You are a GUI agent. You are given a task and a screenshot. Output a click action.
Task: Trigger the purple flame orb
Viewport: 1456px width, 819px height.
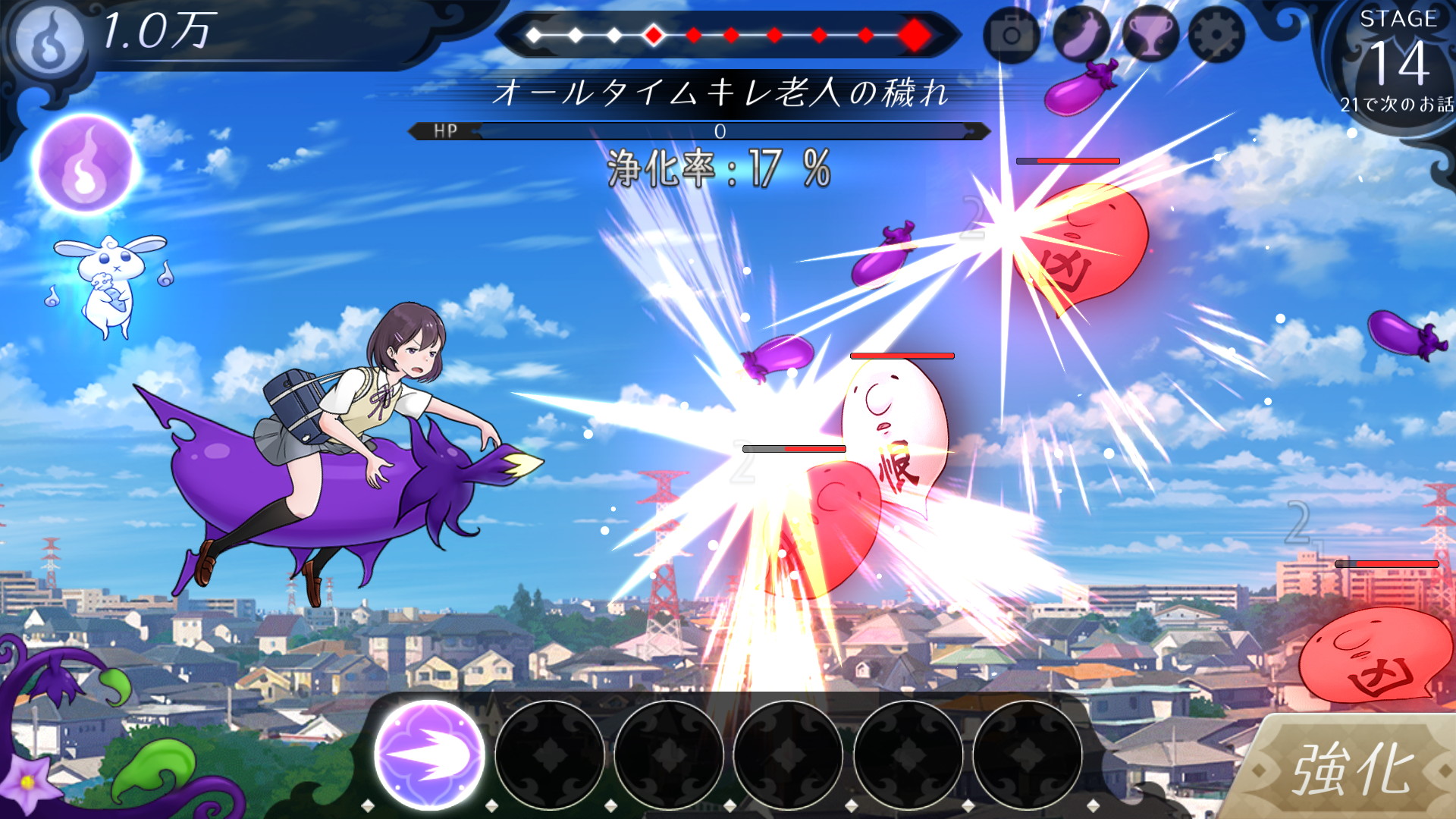click(85, 164)
